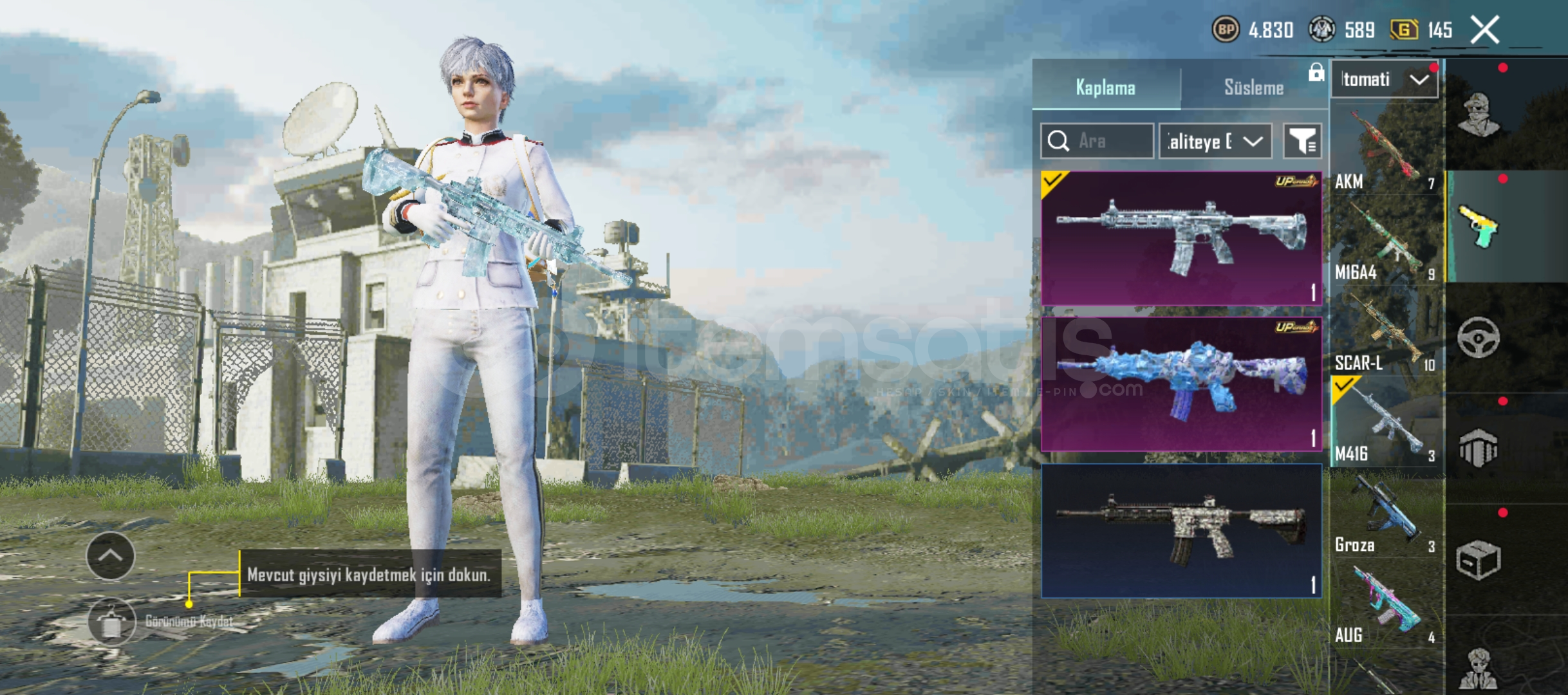Image resolution: width=1568 pixels, height=695 pixels.
Task: Open the Süsleme tab
Action: pyautogui.click(x=1253, y=88)
